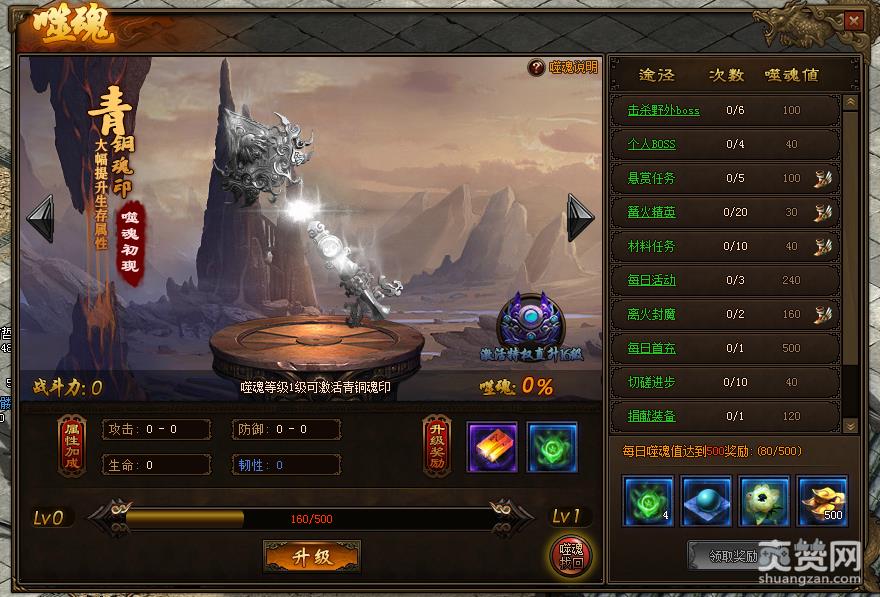Image resolution: width=880 pixels, height=597 pixels.
Task: Show the previous soul seal with left arrow
Action: (40, 218)
